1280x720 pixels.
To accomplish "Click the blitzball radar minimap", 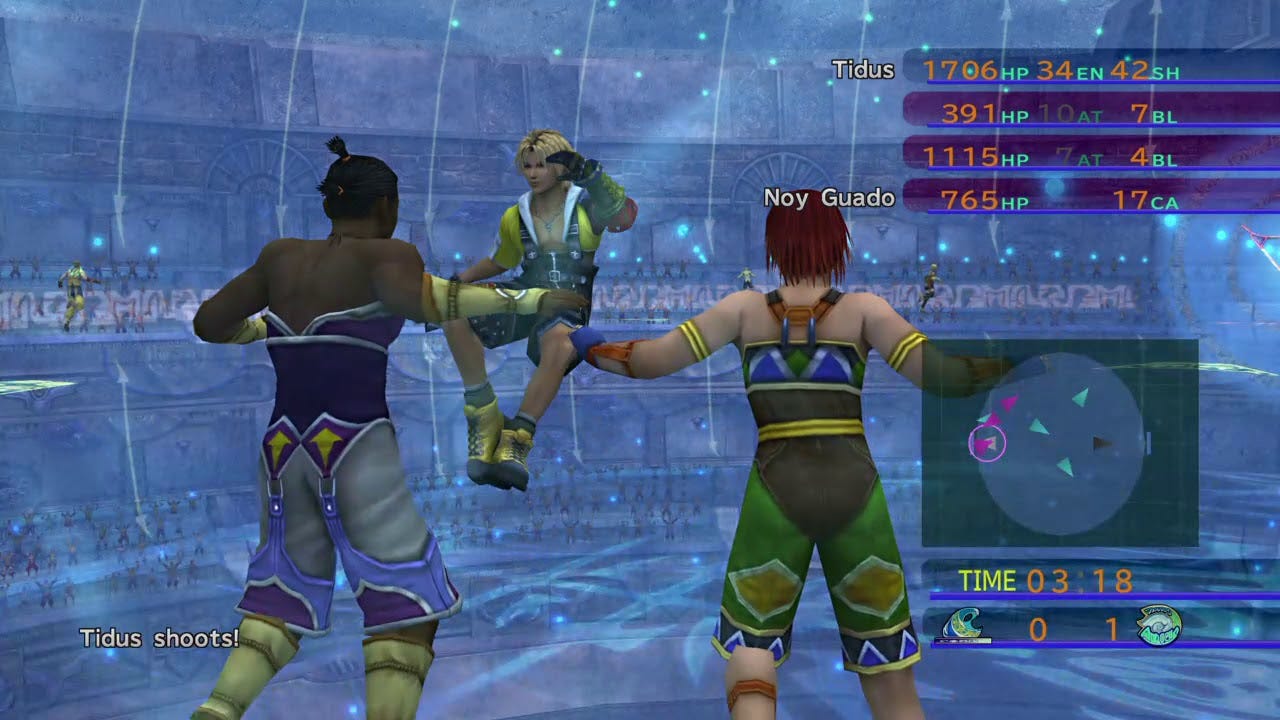I will 1059,442.
